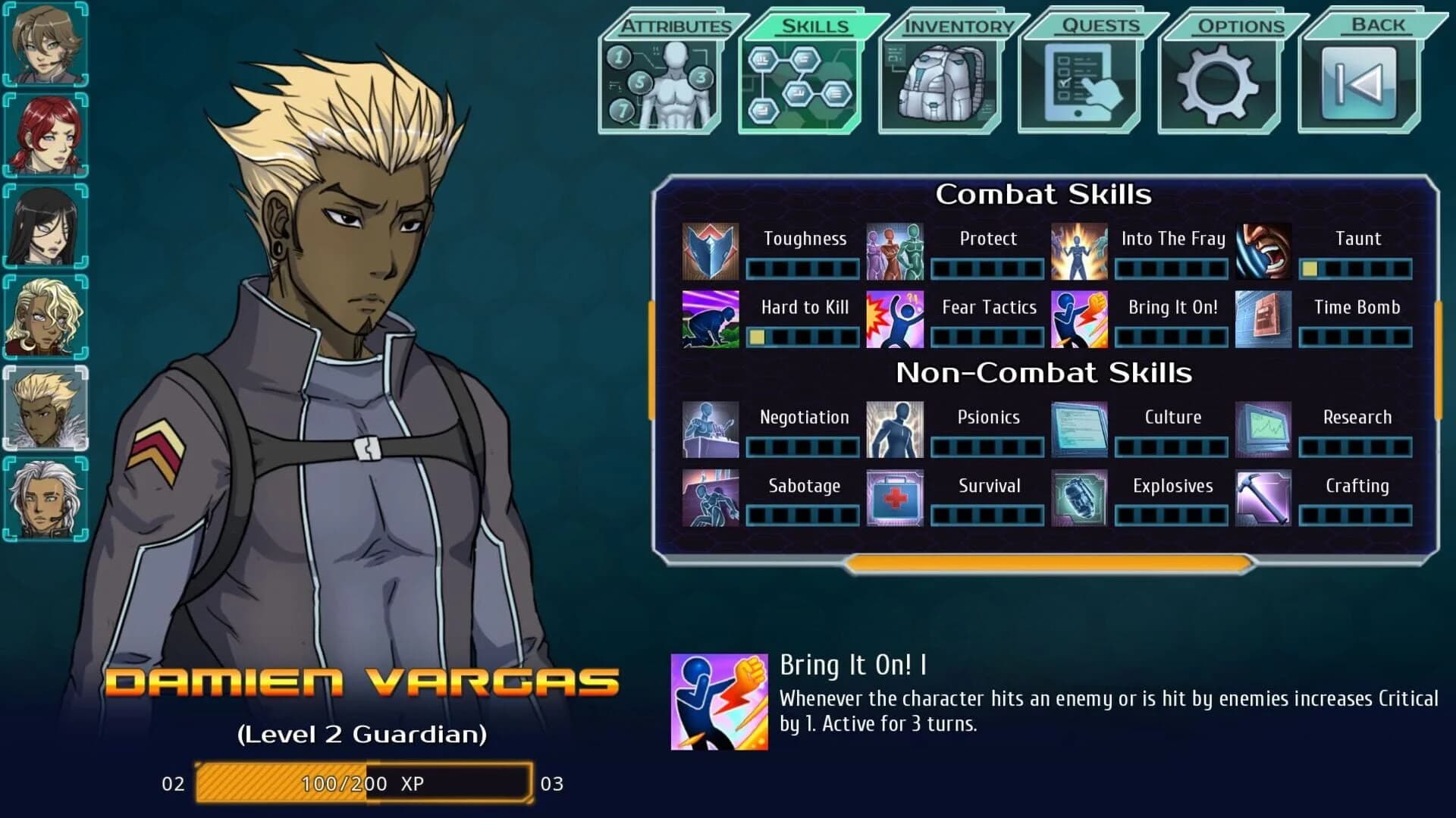Open the Crafting skill icon
The height and width of the screenshot is (818, 1456).
click(1263, 499)
